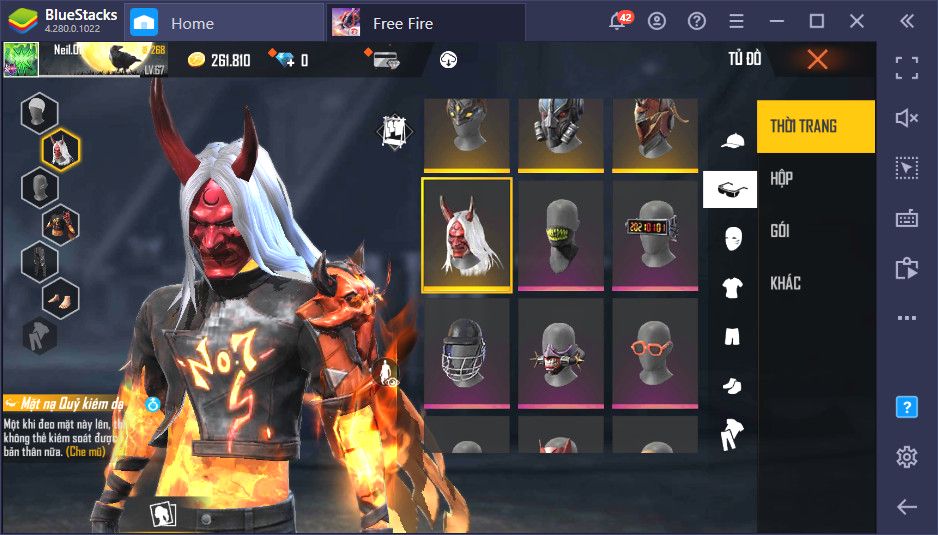Select the red oni mask with white hair

point(467,235)
